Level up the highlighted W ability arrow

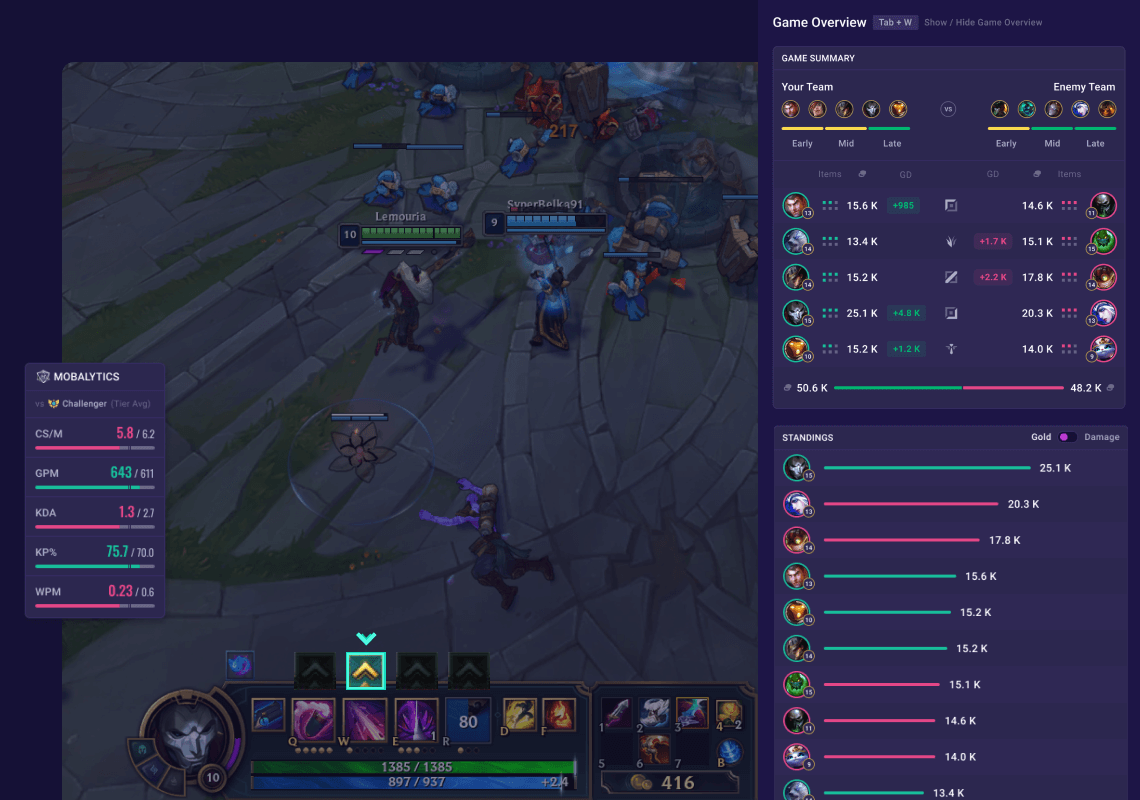(x=366, y=670)
